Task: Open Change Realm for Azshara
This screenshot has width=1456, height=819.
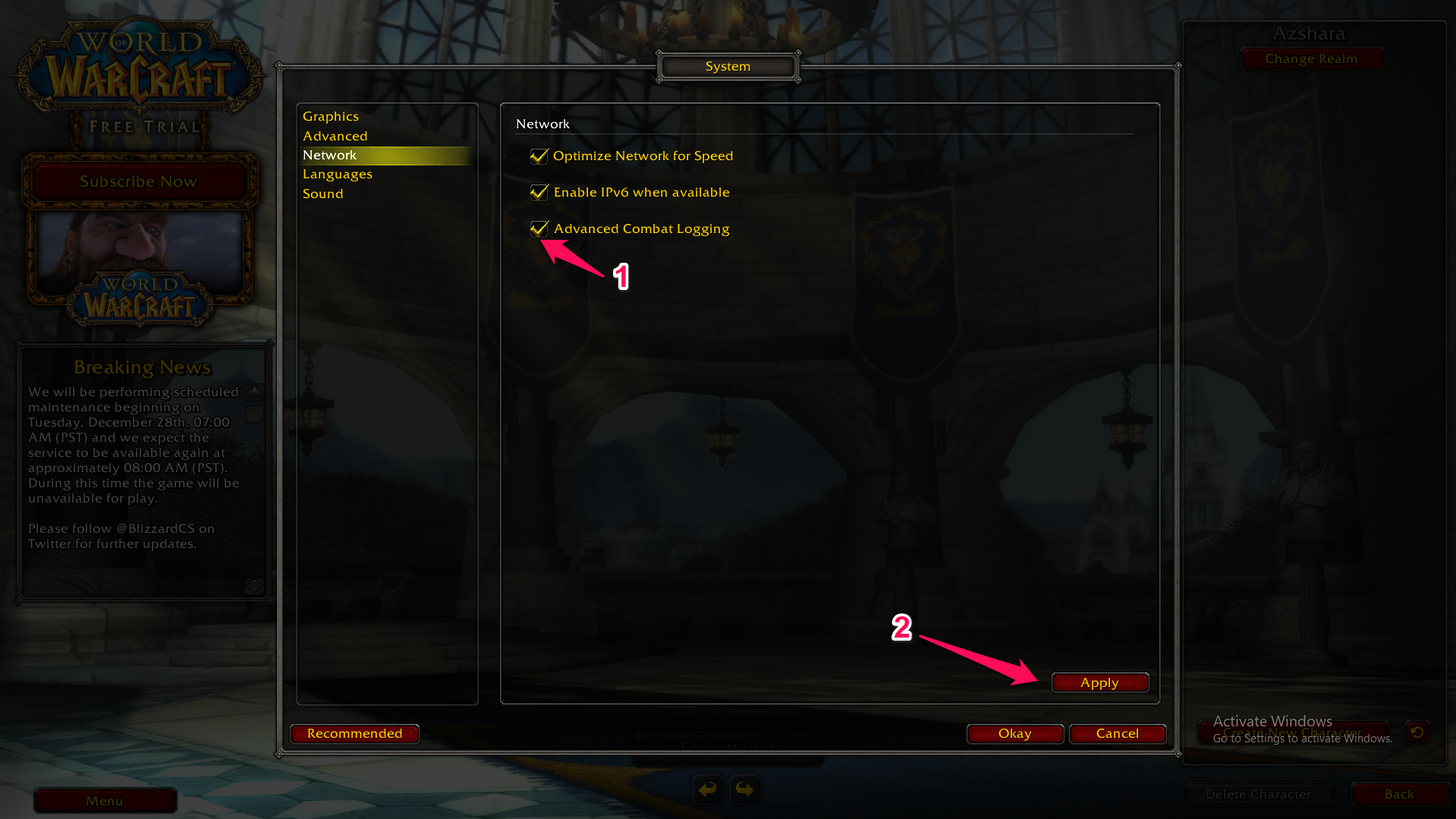Action: [1311, 58]
